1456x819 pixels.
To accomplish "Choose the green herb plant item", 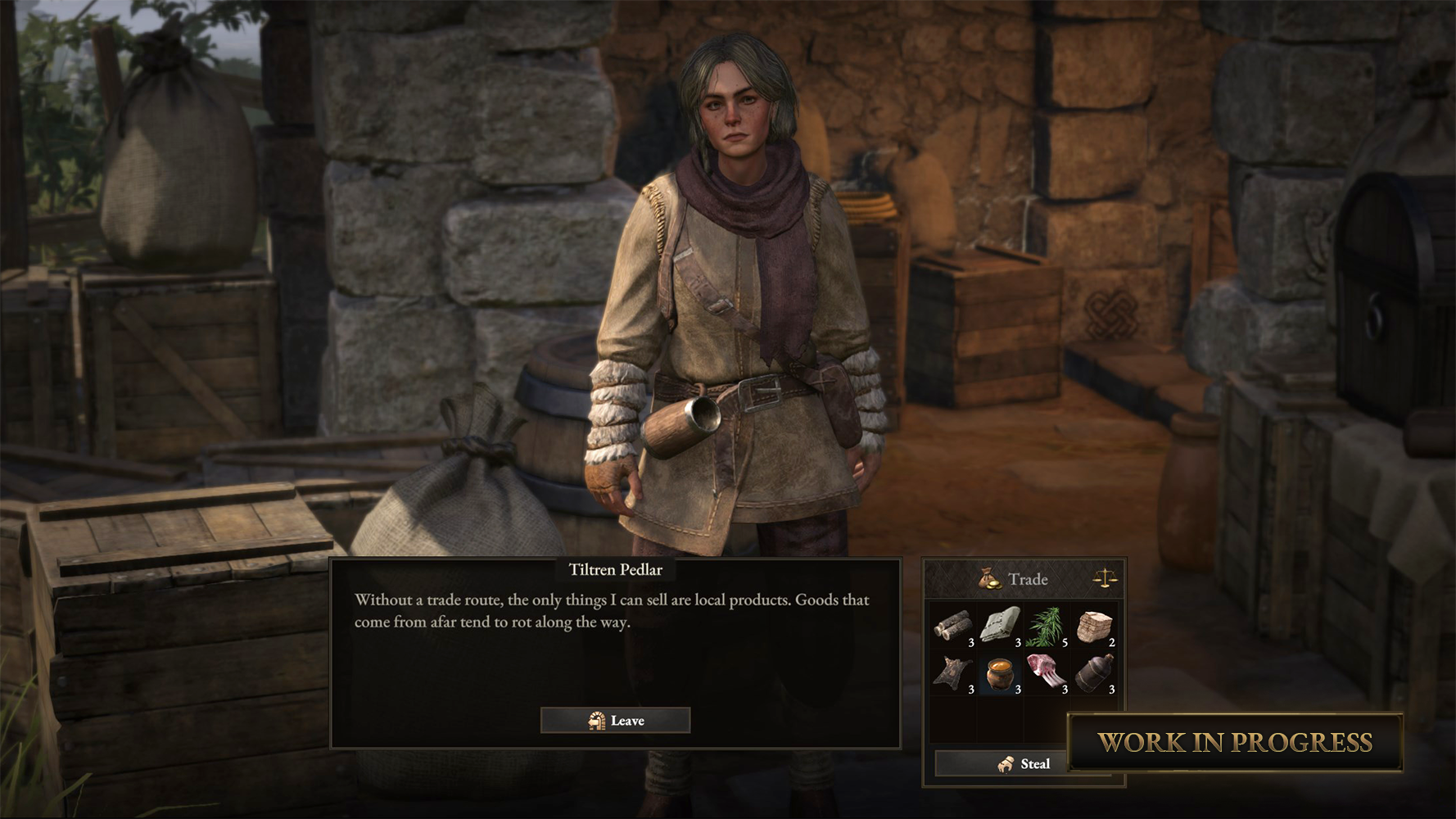I will point(1047,627).
